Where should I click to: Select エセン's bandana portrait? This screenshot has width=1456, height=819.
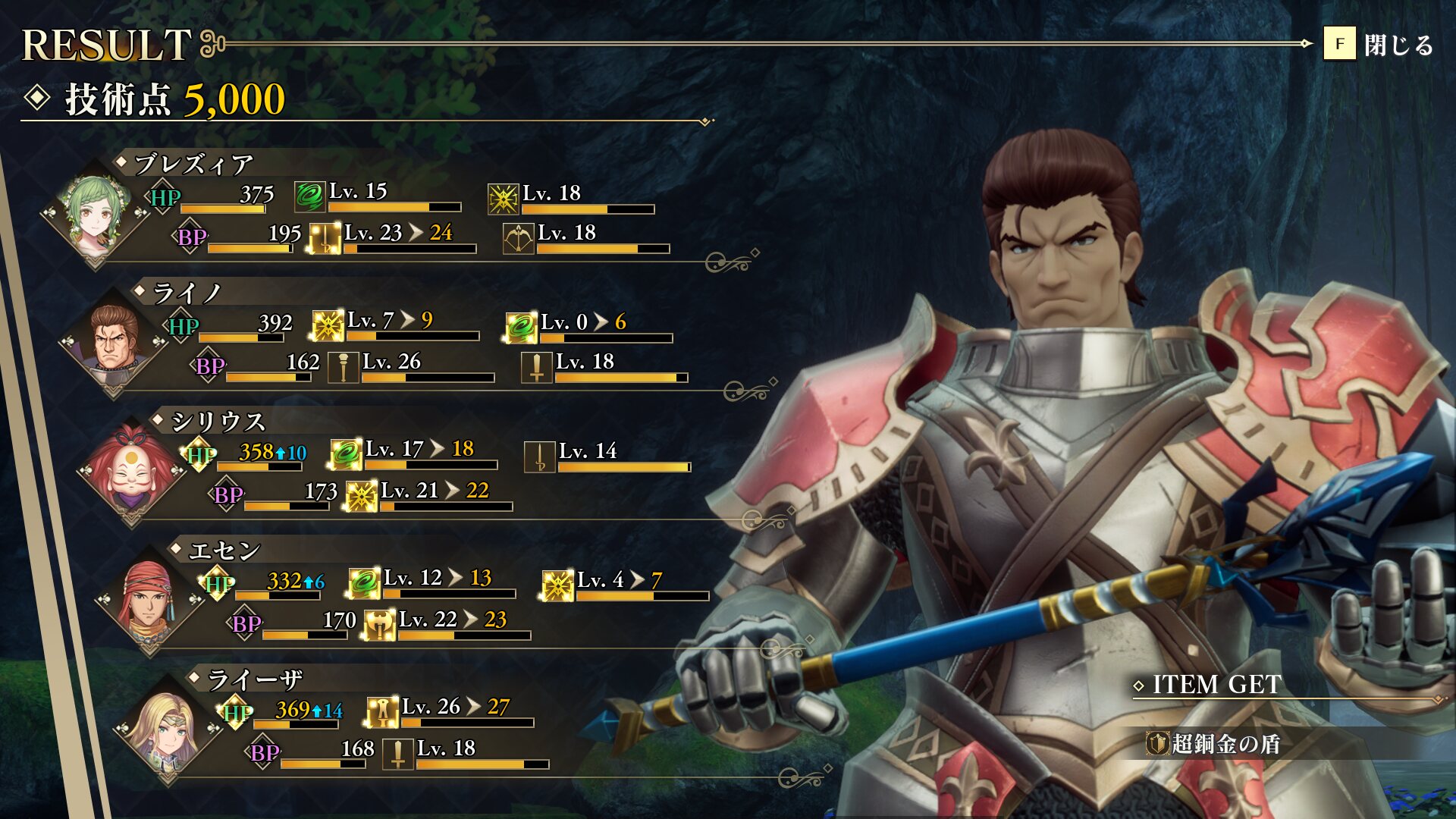pos(149,599)
